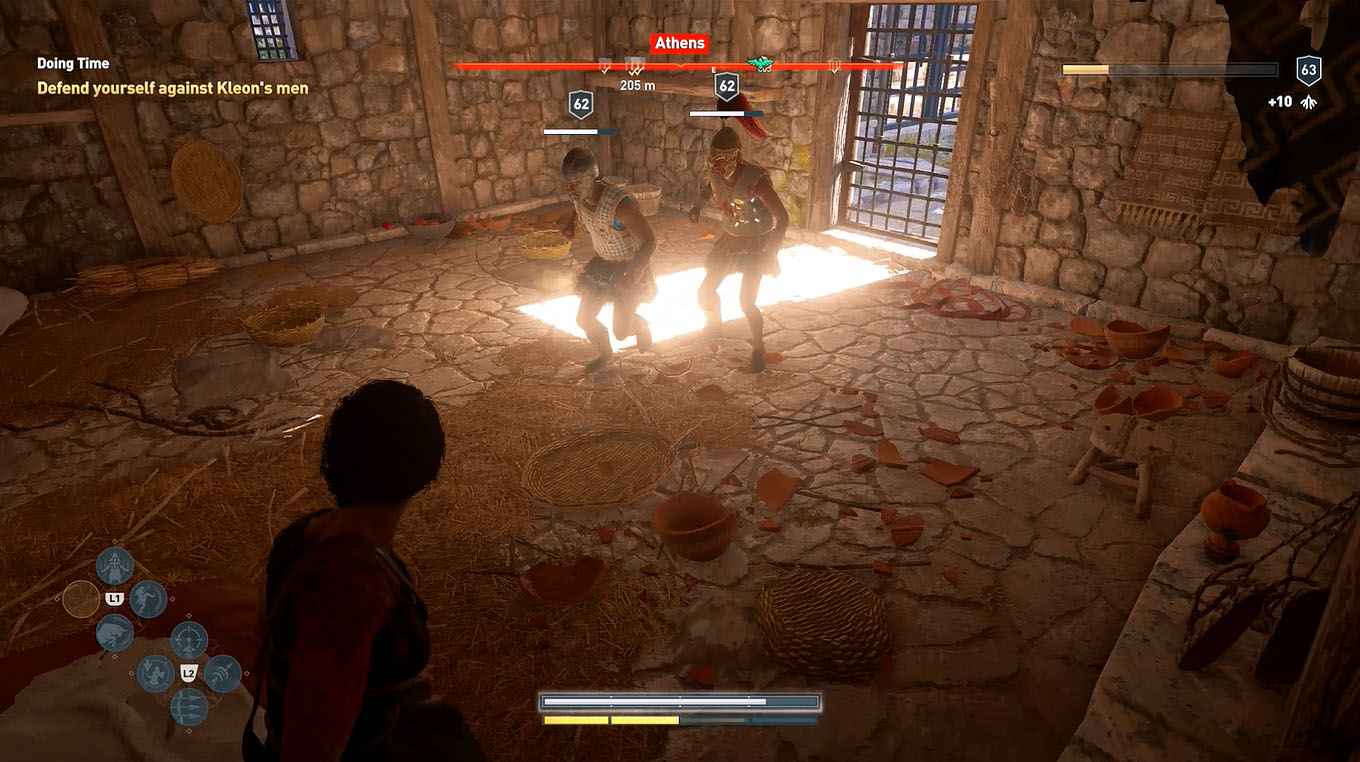Activate the Overpower warrior ability icon
This screenshot has width=1360, height=762.
click(x=115, y=565)
